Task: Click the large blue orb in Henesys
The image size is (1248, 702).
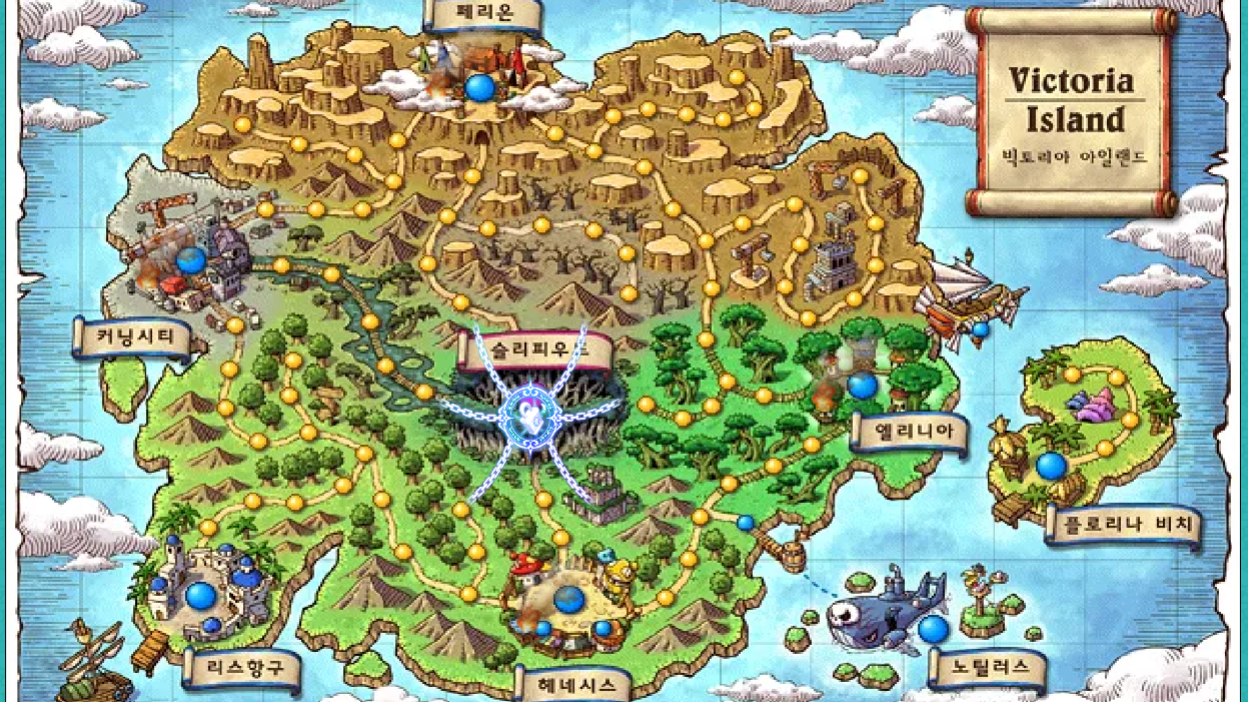Action: coord(569,599)
